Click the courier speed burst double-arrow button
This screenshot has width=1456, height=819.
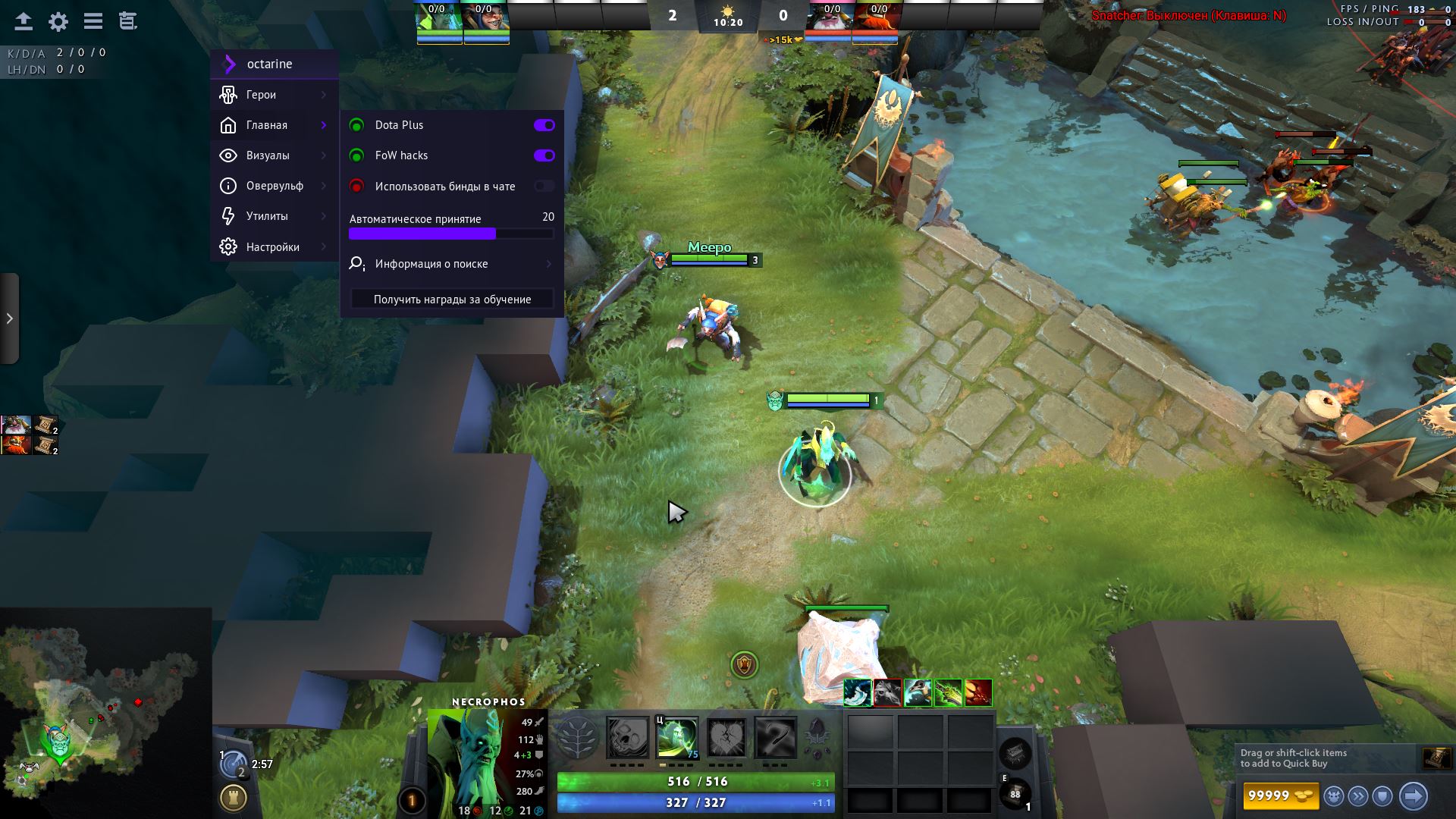1358,796
